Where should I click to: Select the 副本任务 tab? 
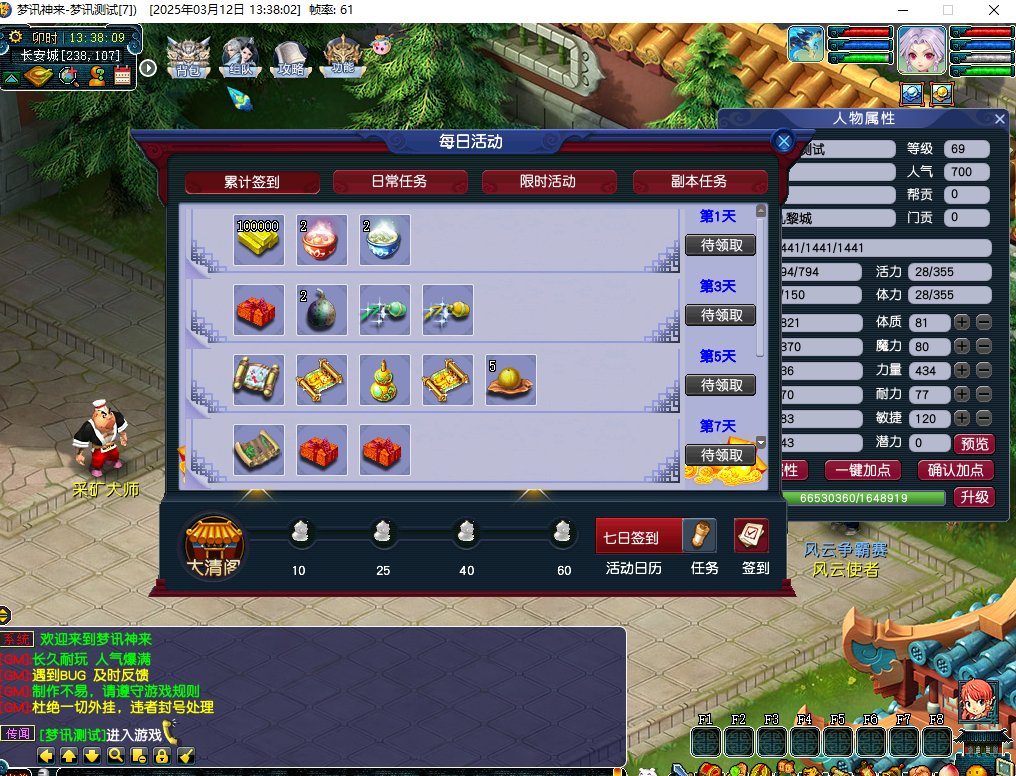click(699, 182)
